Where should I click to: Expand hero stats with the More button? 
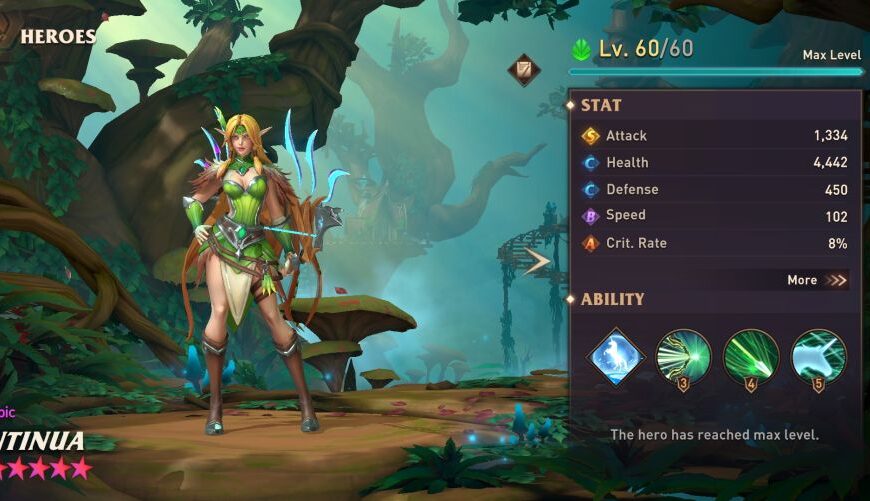(817, 280)
